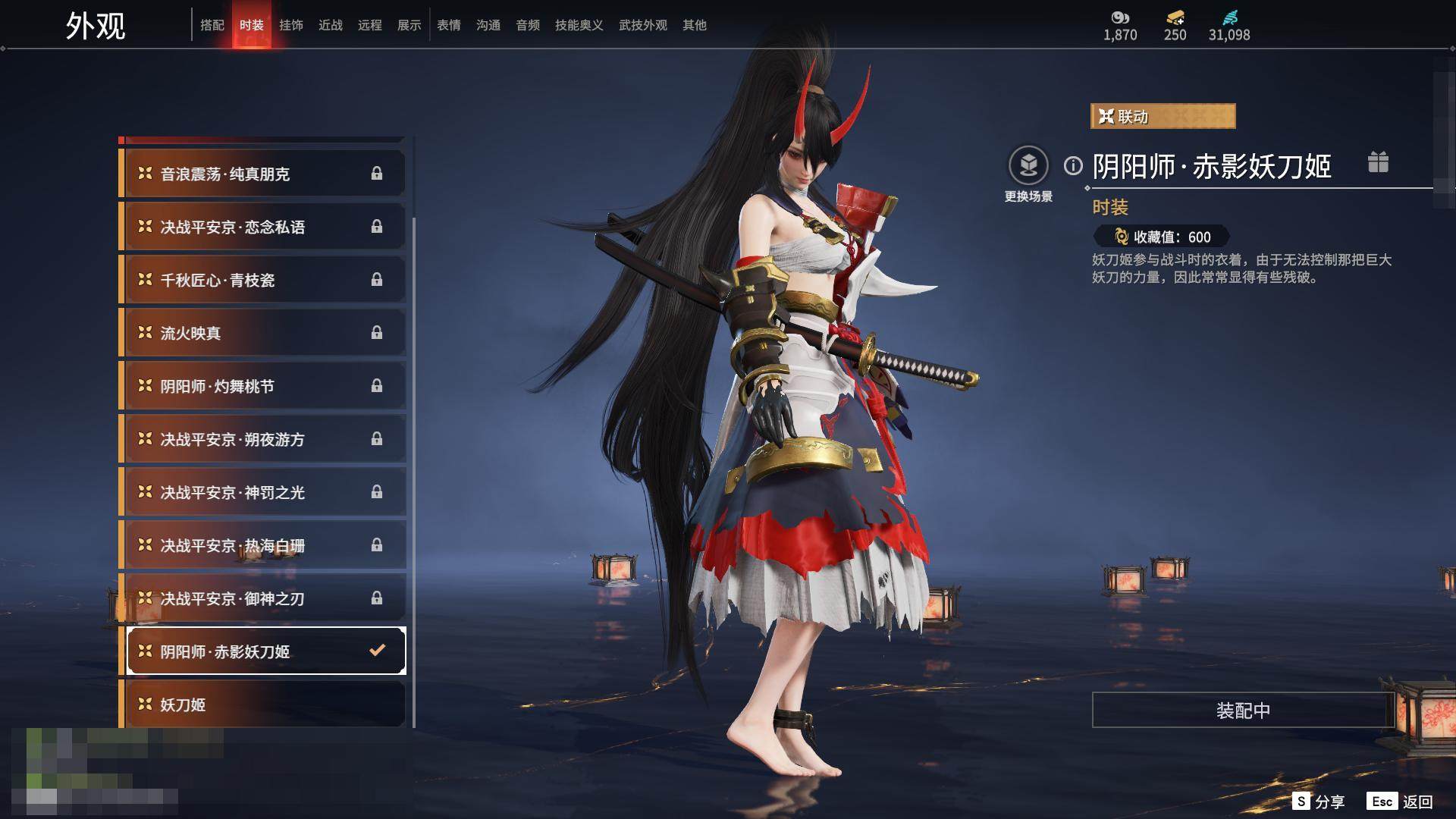Open the 挂饰 accessories tab
This screenshot has height=819, width=1456.
[x=290, y=25]
